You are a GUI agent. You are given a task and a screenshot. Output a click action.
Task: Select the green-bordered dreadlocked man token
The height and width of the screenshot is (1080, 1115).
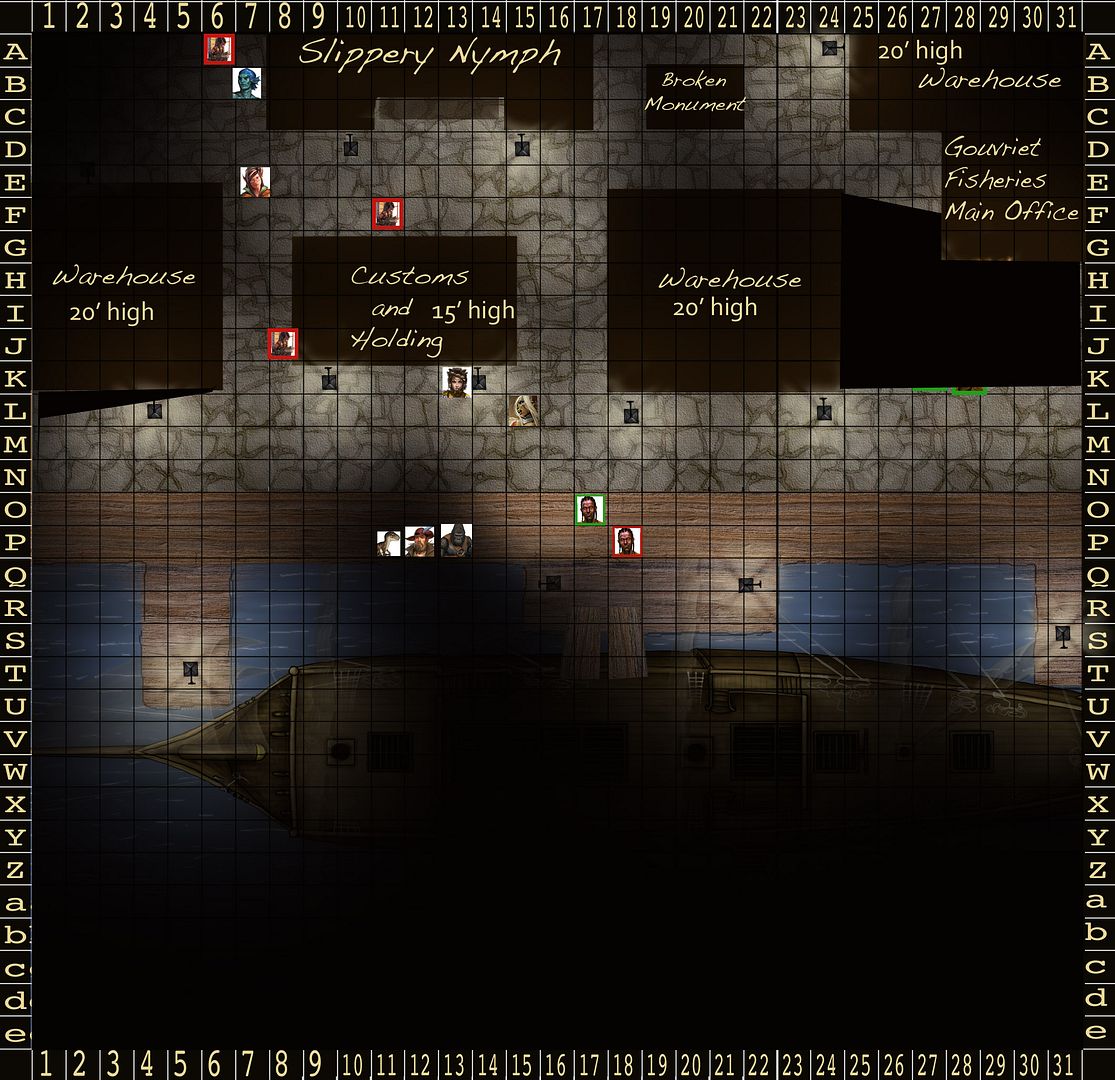click(590, 510)
